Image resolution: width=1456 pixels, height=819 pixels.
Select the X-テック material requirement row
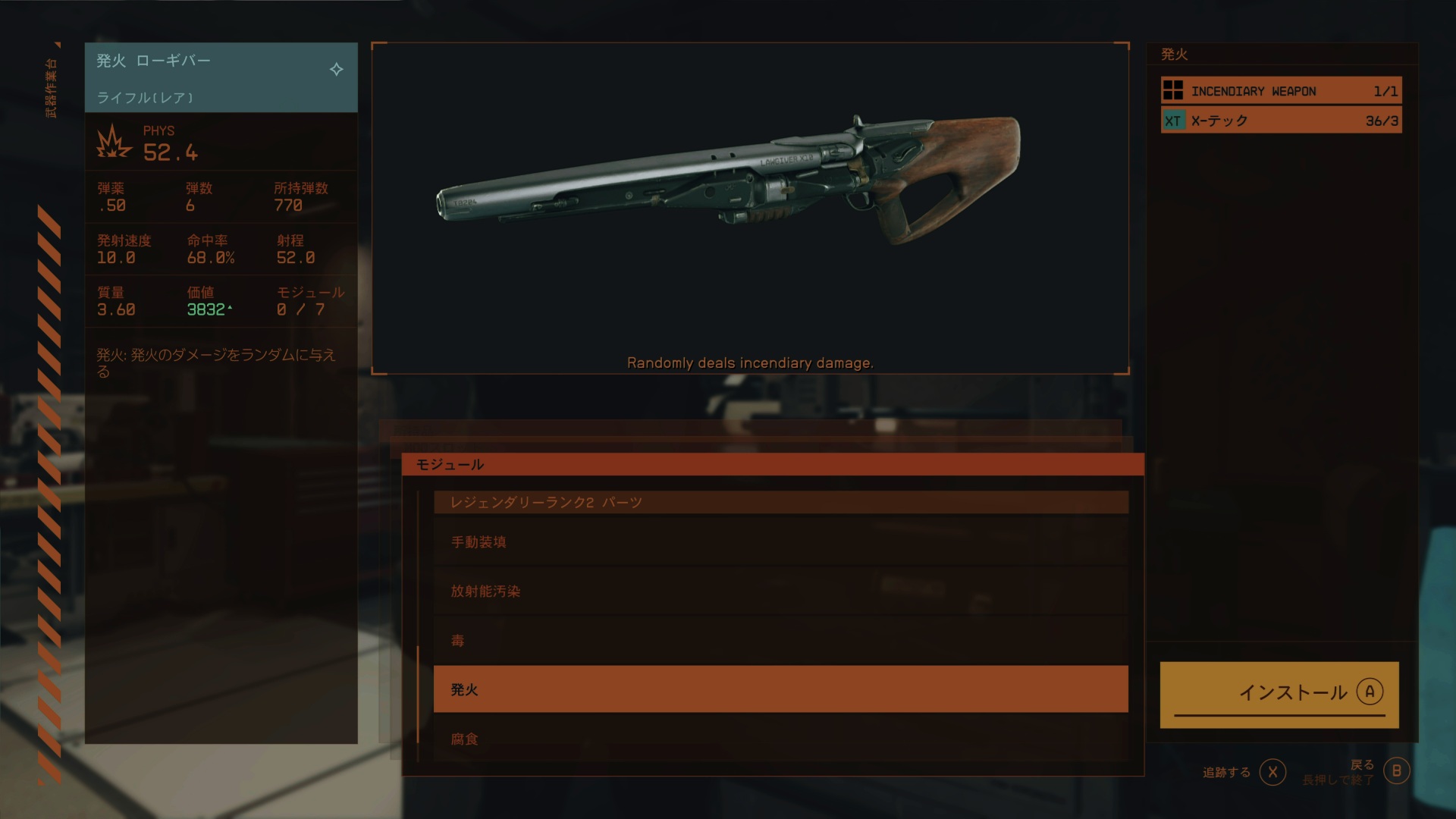click(1281, 121)
